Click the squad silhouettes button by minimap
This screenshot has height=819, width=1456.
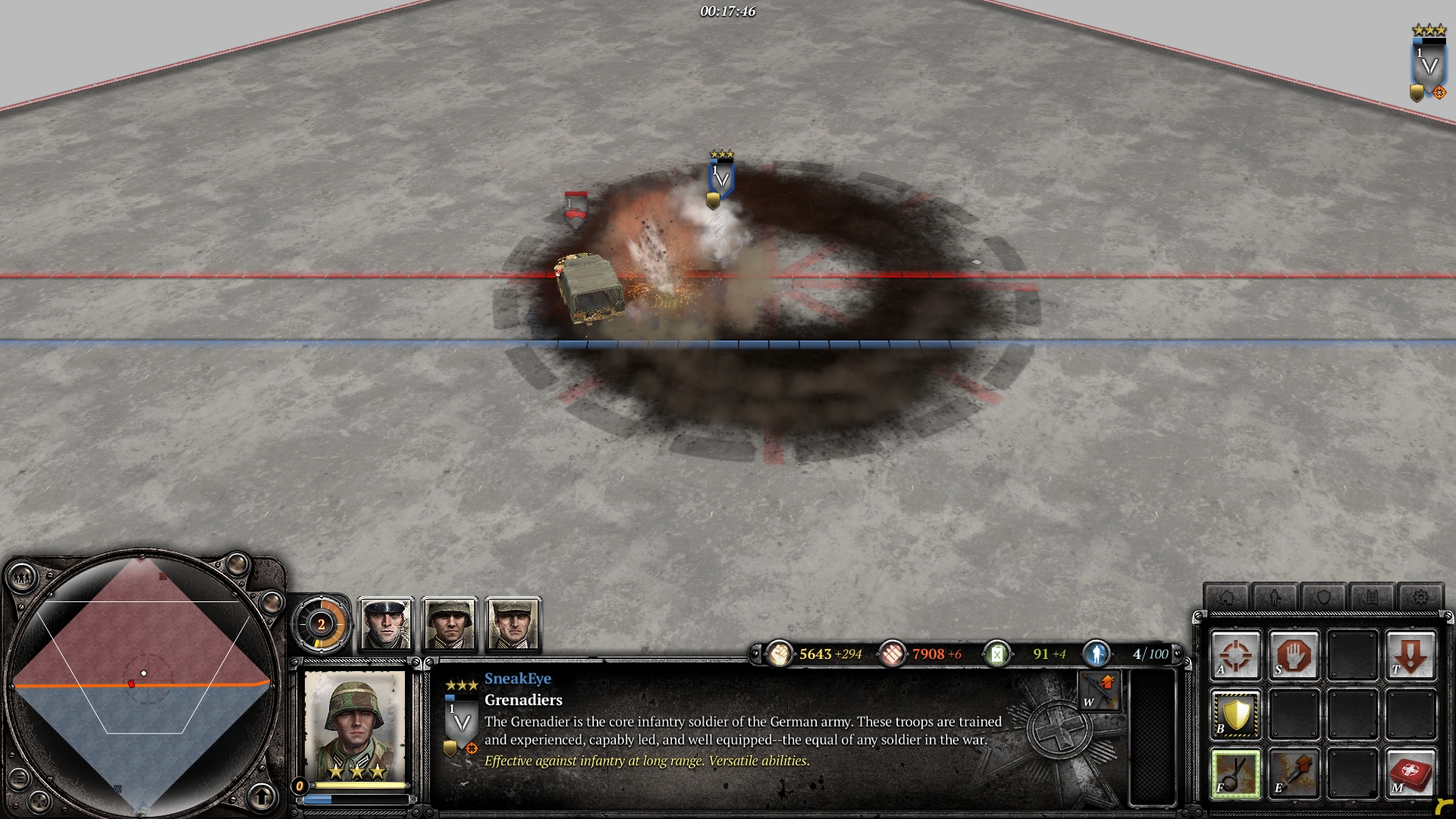(21, 579)
